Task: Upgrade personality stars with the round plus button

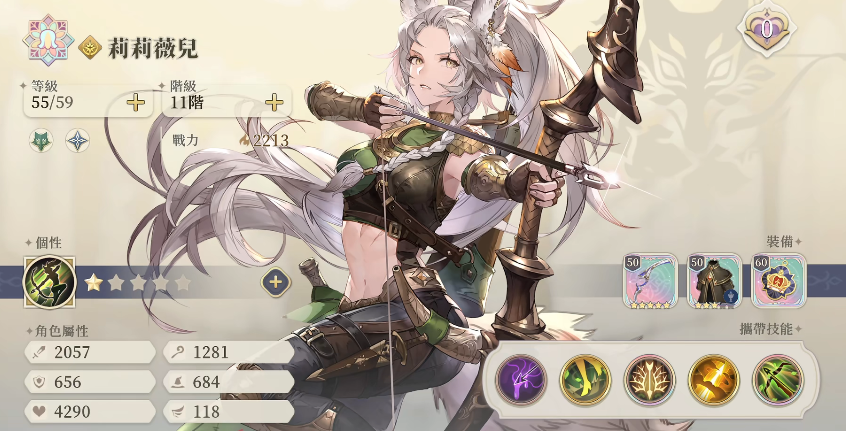Action: [276, 282]
